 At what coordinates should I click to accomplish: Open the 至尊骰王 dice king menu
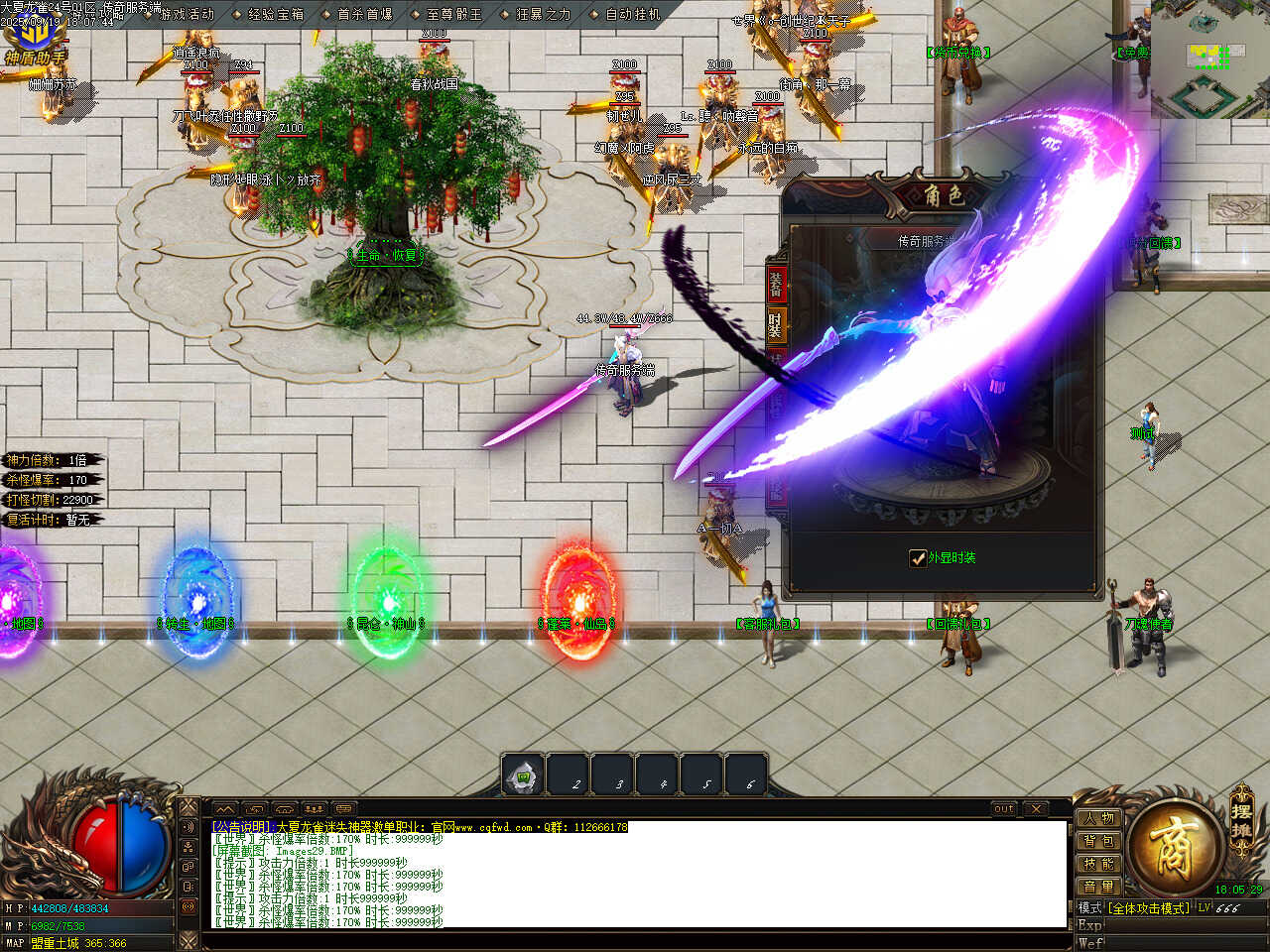point(454,14)
